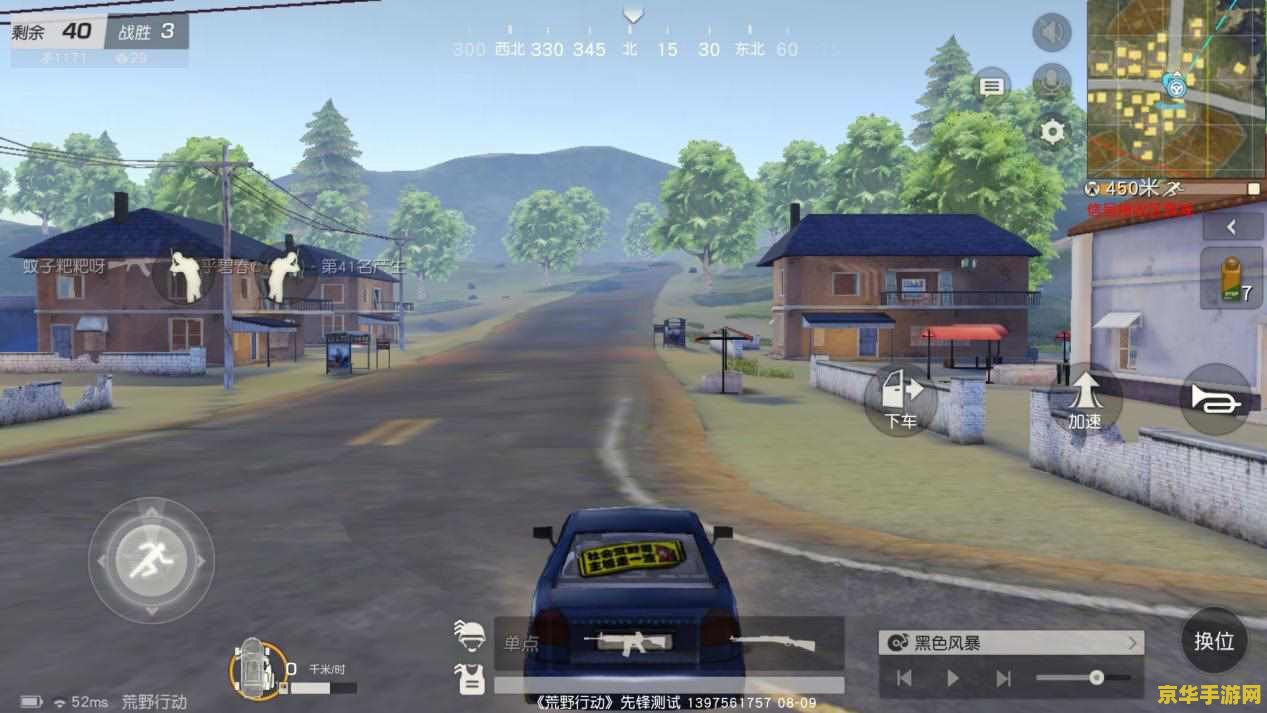Tap the 换位 switch seat button
The image size is (1267, 713).
1214,641
